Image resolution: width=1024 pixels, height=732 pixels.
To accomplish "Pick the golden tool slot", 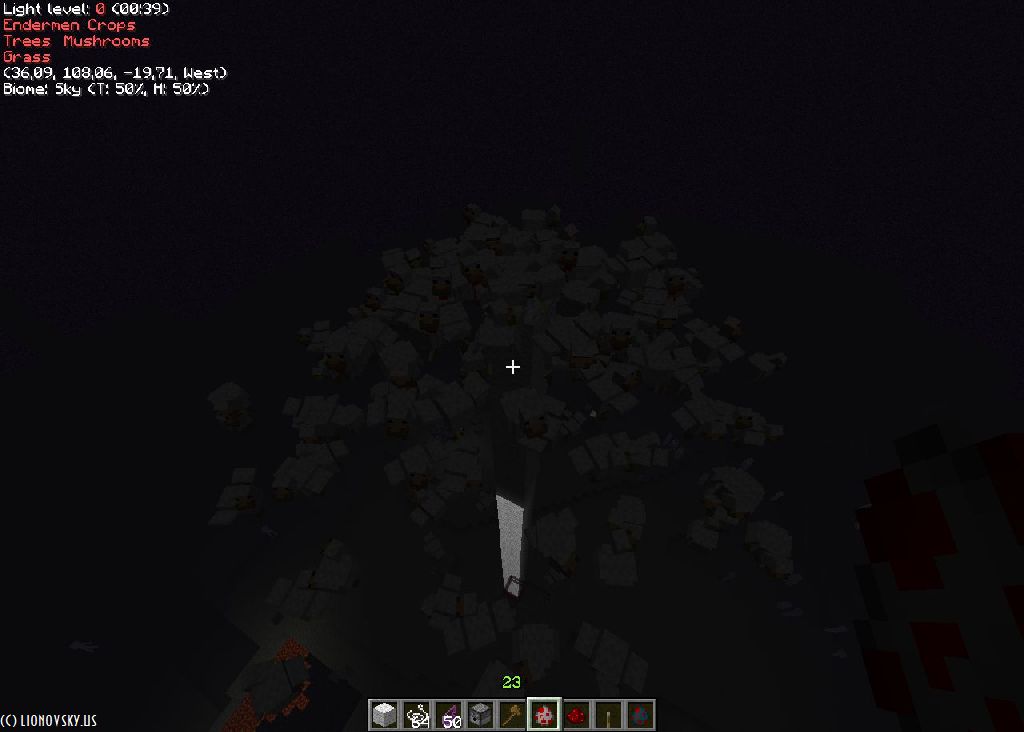I will [512, 714].
